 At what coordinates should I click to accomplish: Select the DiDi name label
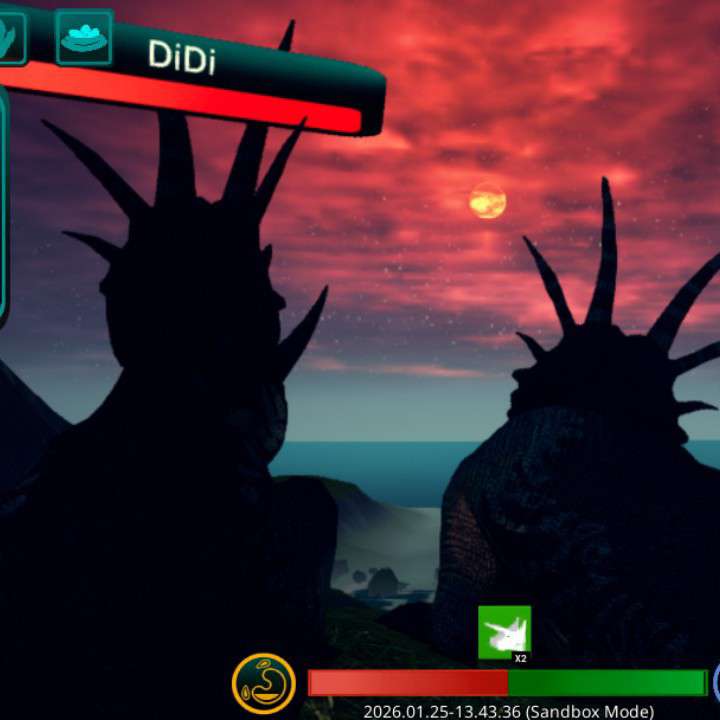click(x=181, y=56)
